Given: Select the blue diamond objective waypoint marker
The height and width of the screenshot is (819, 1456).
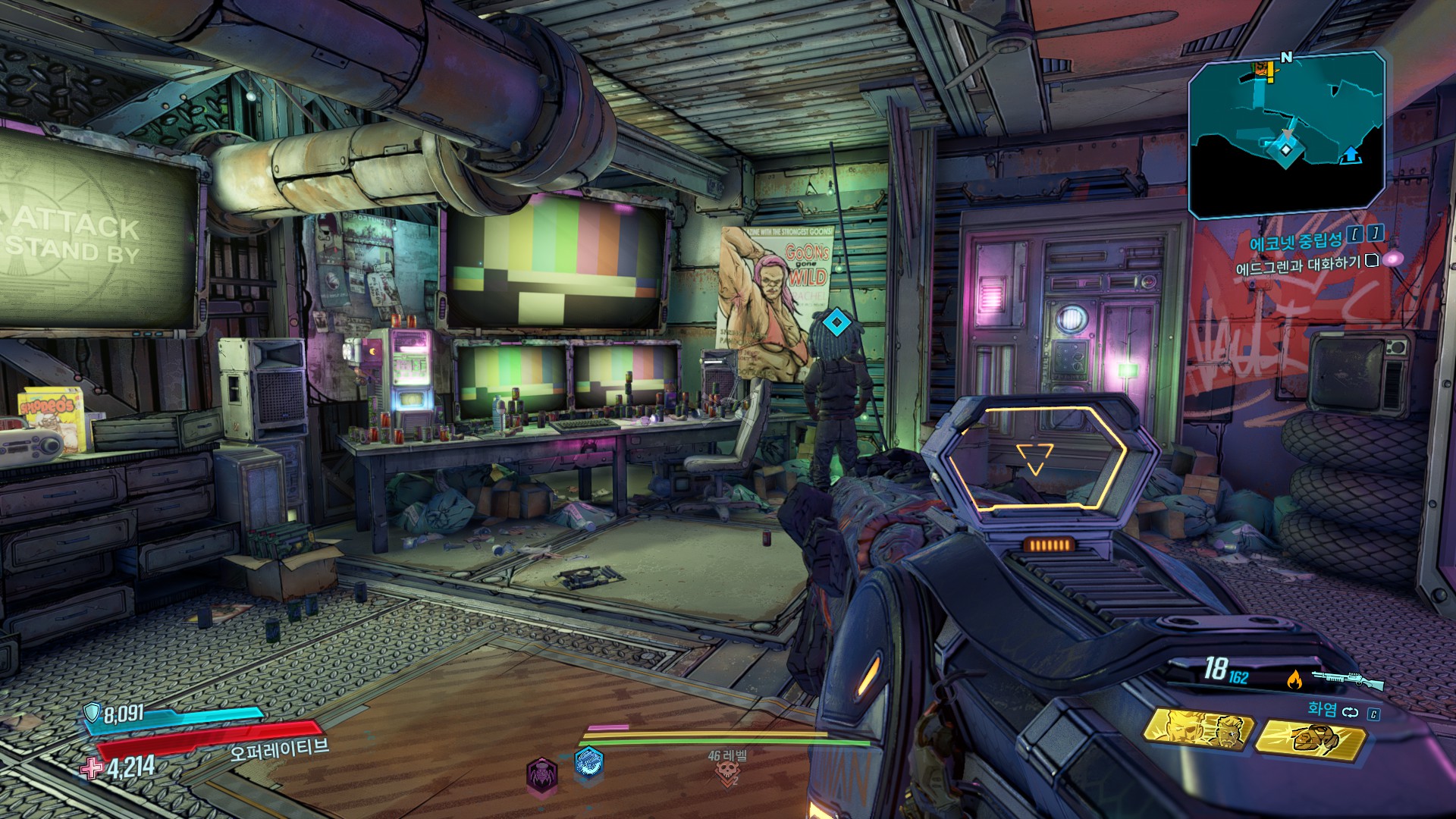Looking at the screenshot, I should (x=836, y=323).
